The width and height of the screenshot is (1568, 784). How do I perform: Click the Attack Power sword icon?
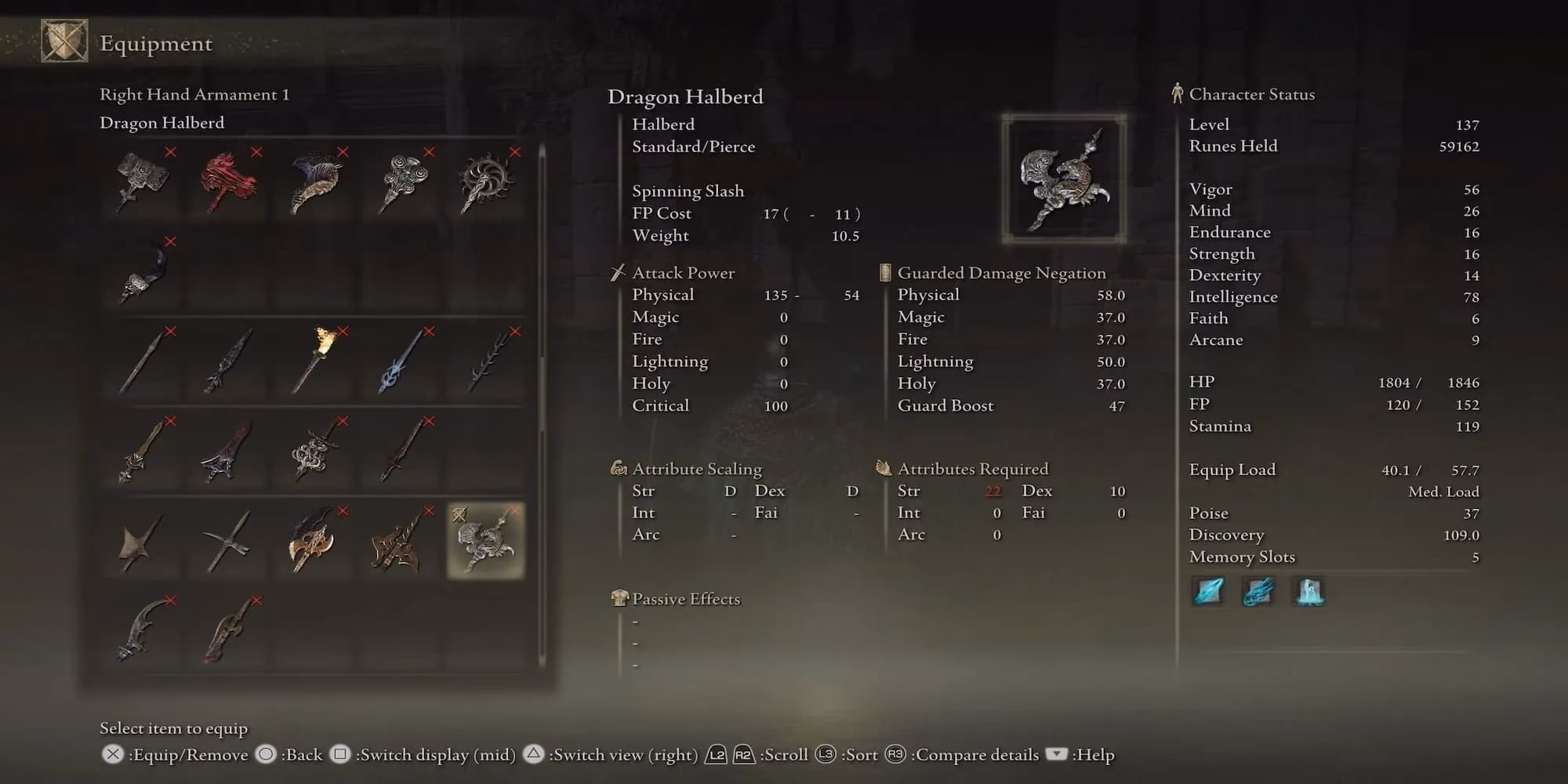618,273
